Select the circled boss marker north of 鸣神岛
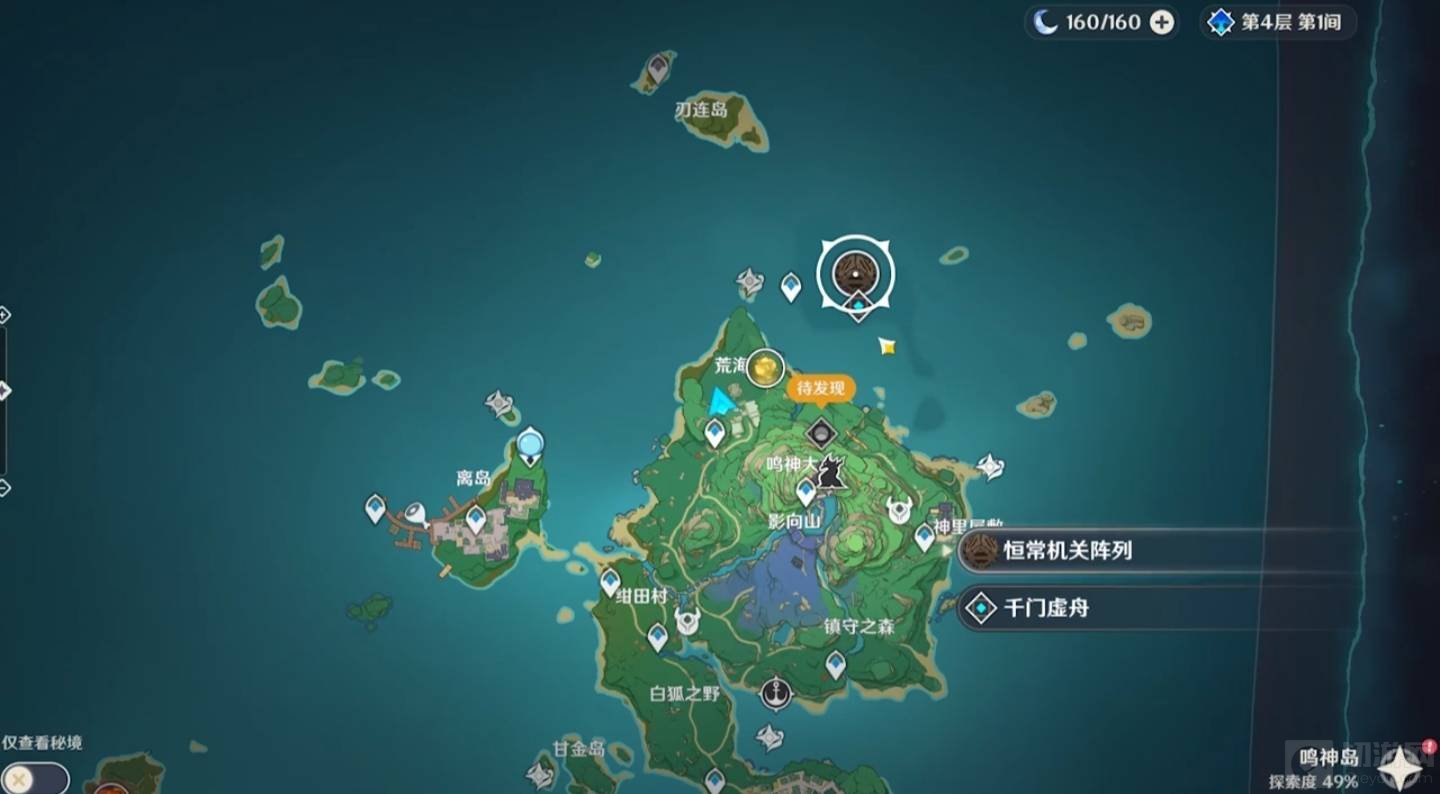1440x794 pixels. pyautogui.click(x=856, y=273)
